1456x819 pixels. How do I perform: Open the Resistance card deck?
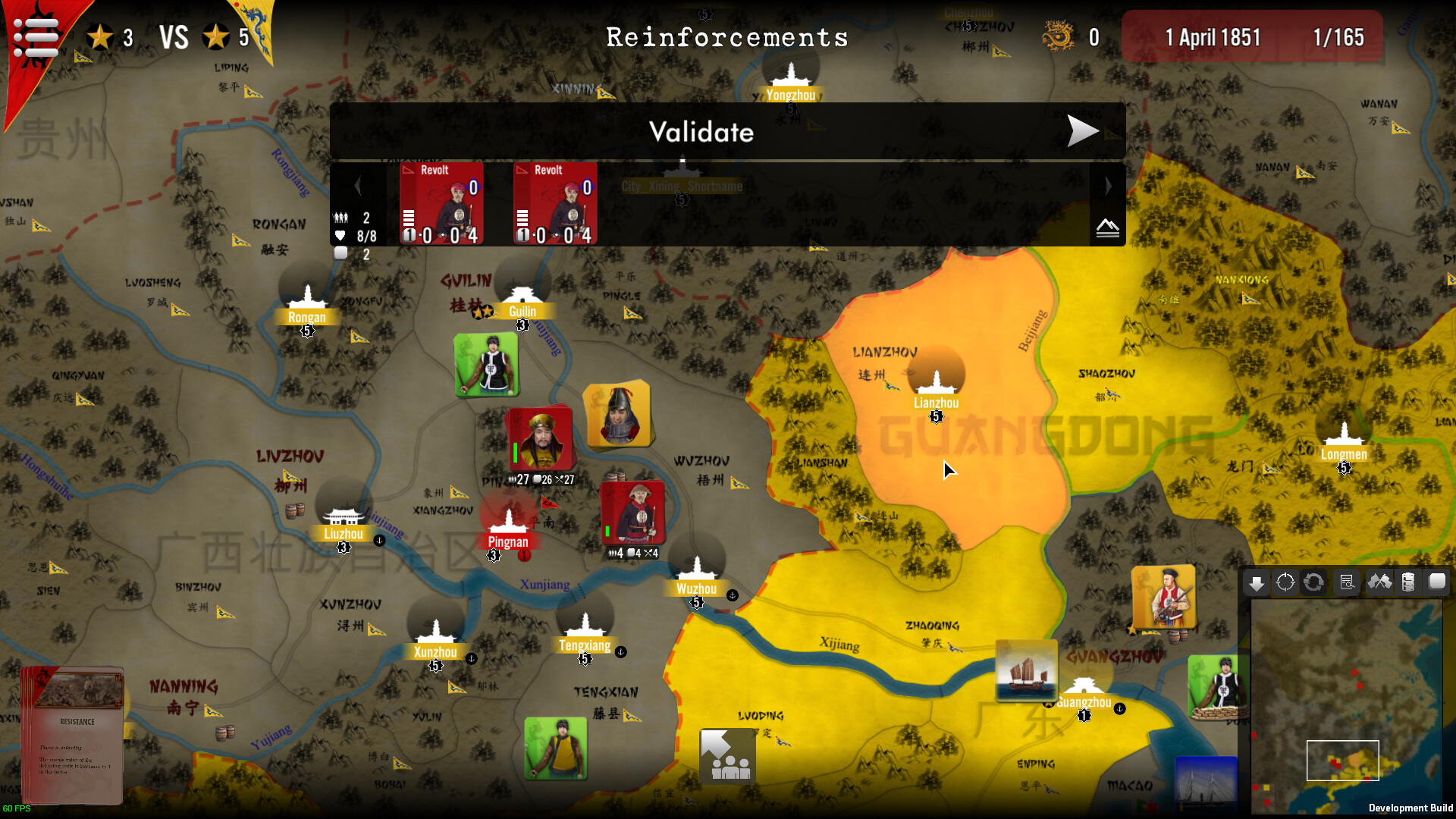73,734
